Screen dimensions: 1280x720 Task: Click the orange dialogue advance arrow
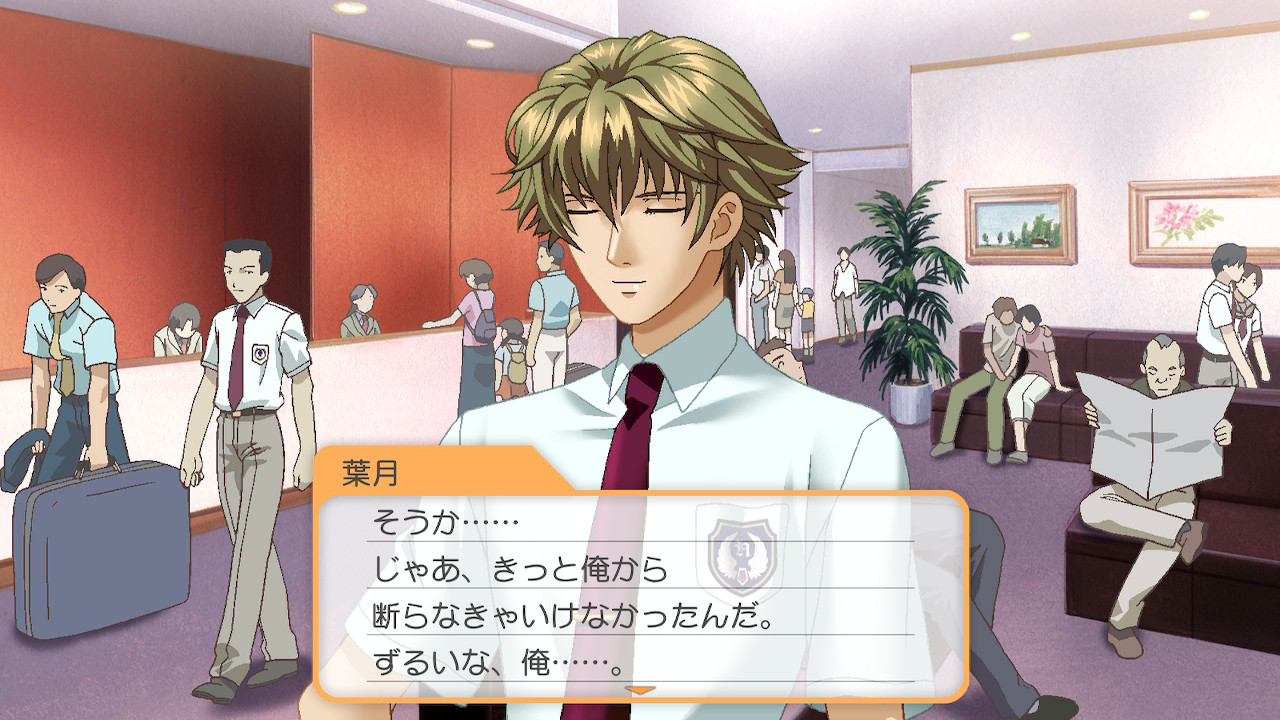639,689
